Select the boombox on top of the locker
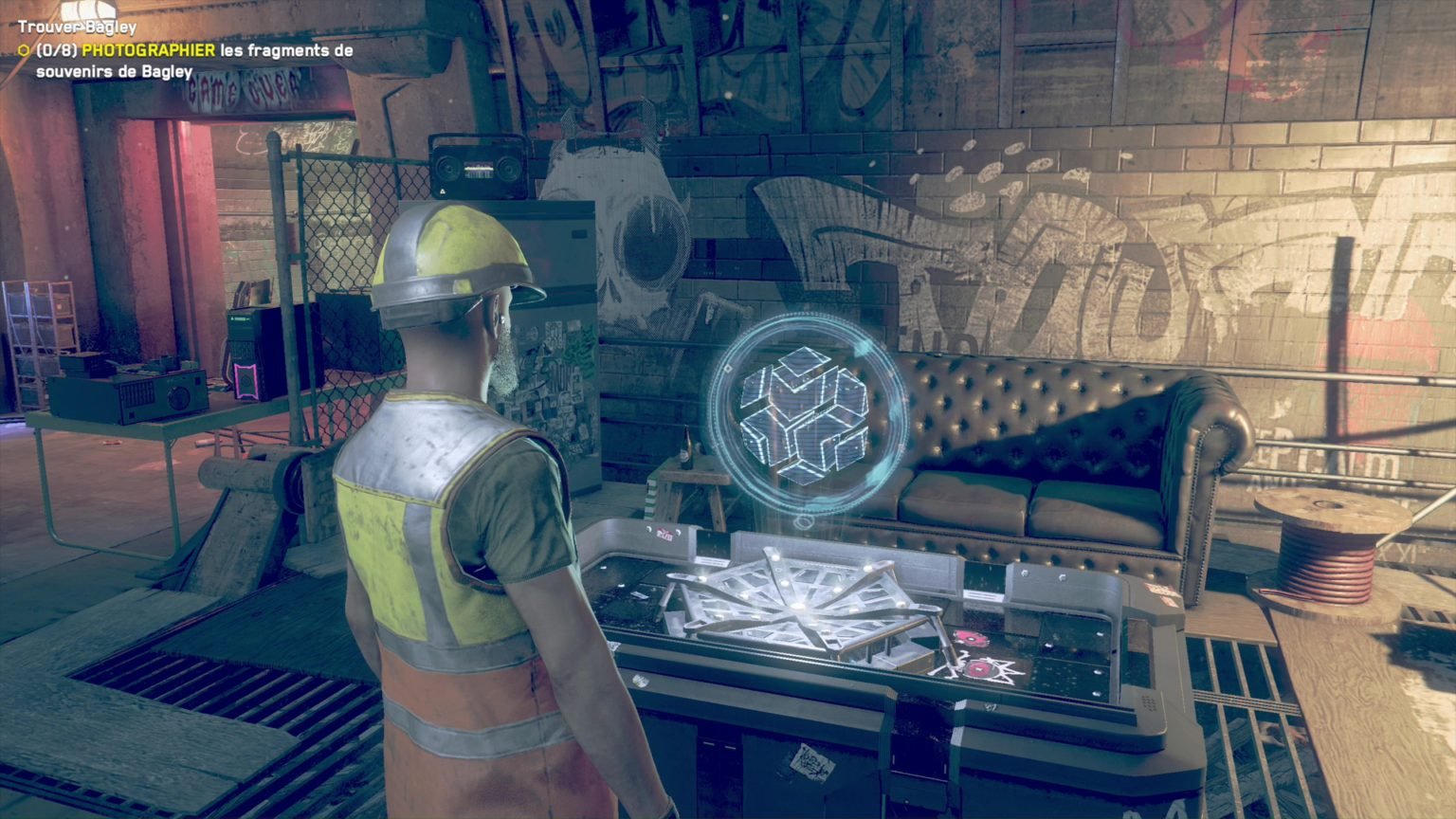Screen dimensions: 1456x819 479,167
